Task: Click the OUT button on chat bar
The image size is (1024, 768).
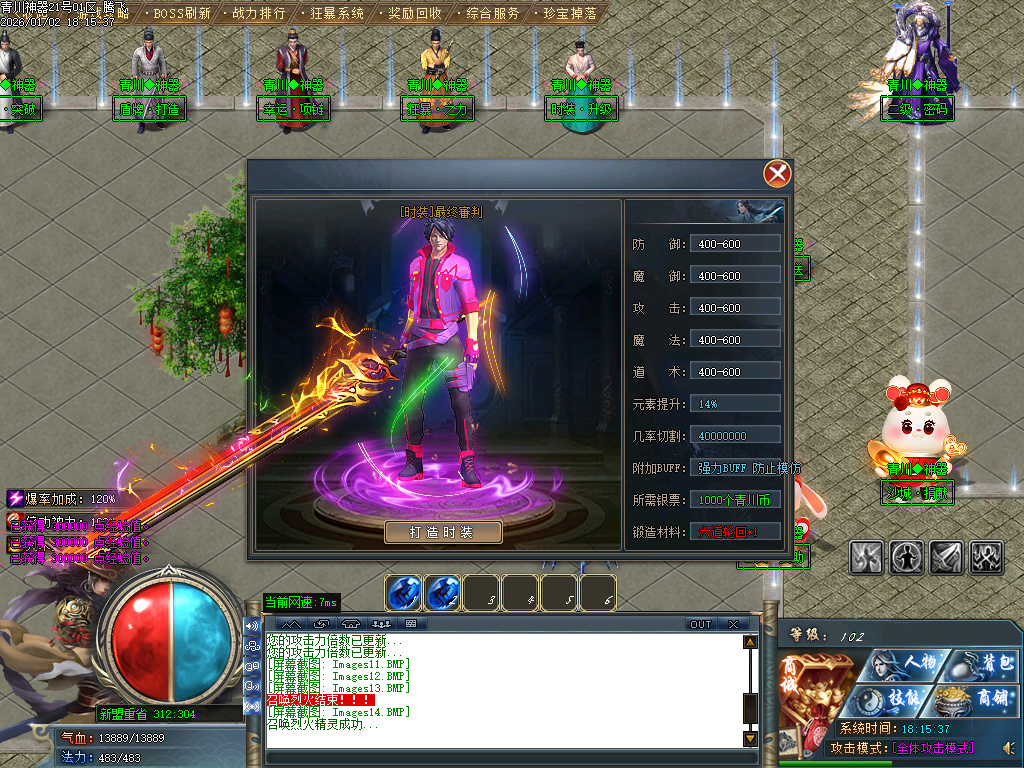Action: coord(700,624)
